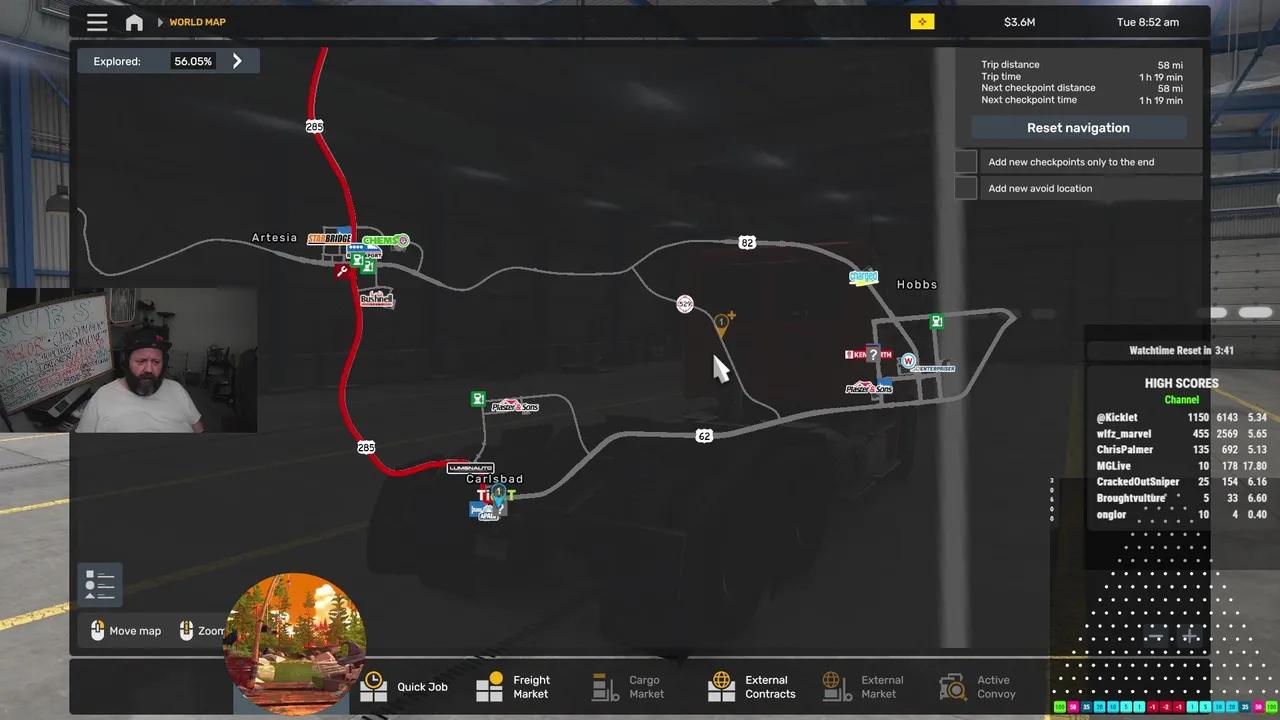Click the yellow destination marker on the map

tap(723, 322)
